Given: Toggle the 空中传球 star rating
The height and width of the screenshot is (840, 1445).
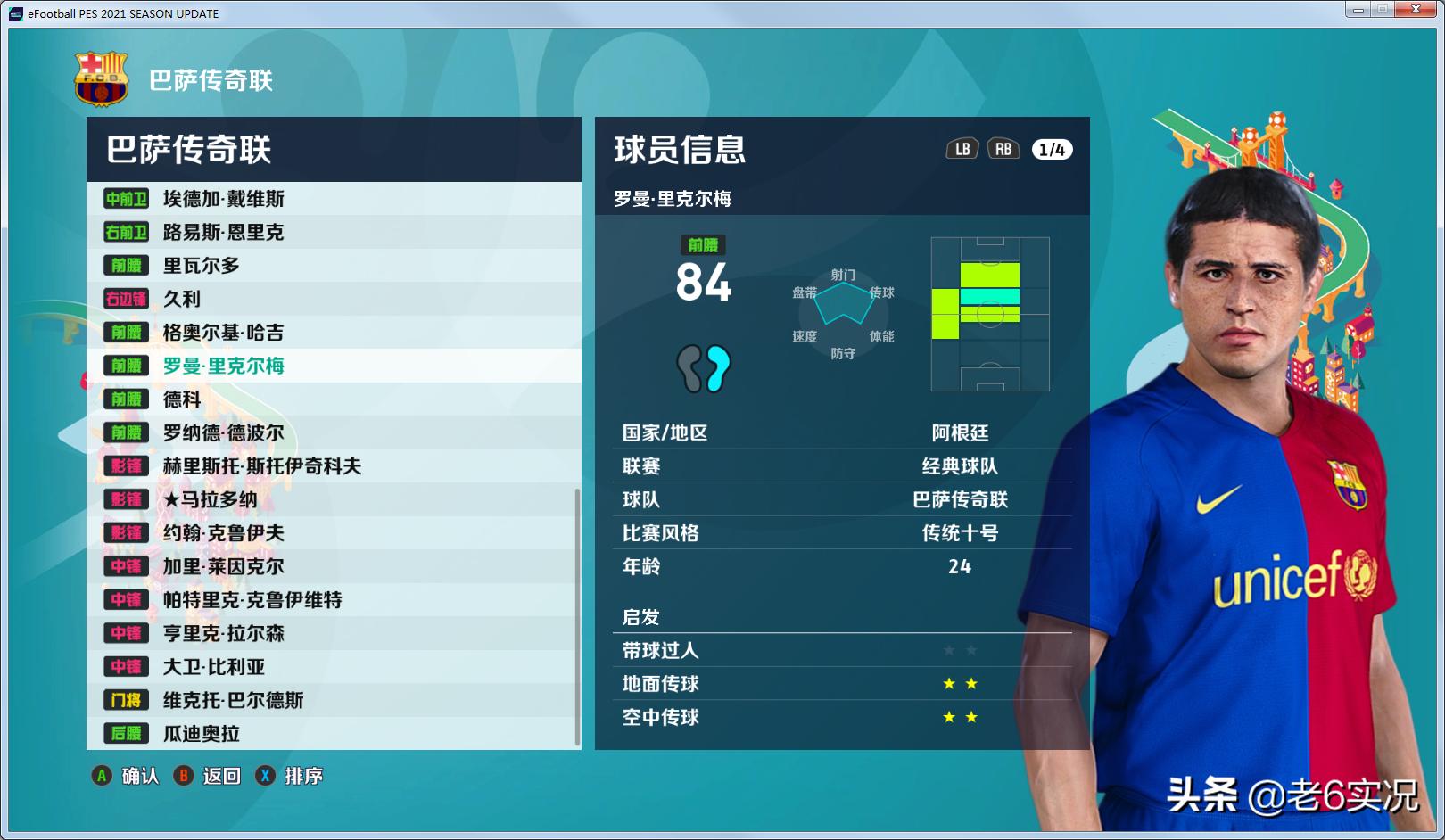Looking at the screenshot, I should coord(959,717).
